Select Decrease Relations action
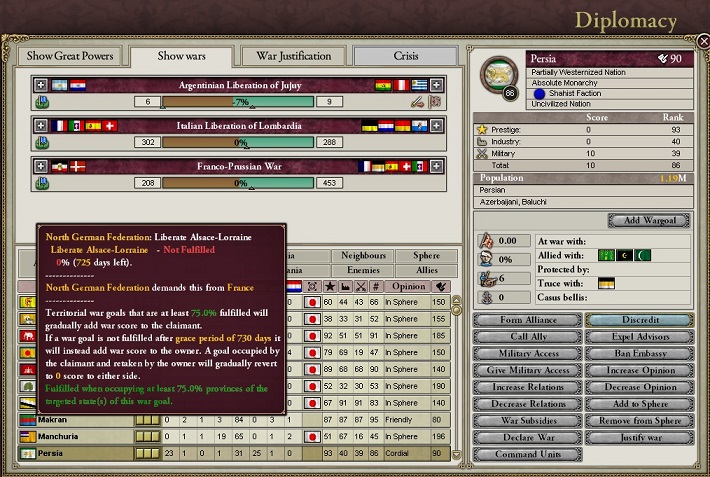The height and width of the screenshot is (477, 710). tap(527, 403)
